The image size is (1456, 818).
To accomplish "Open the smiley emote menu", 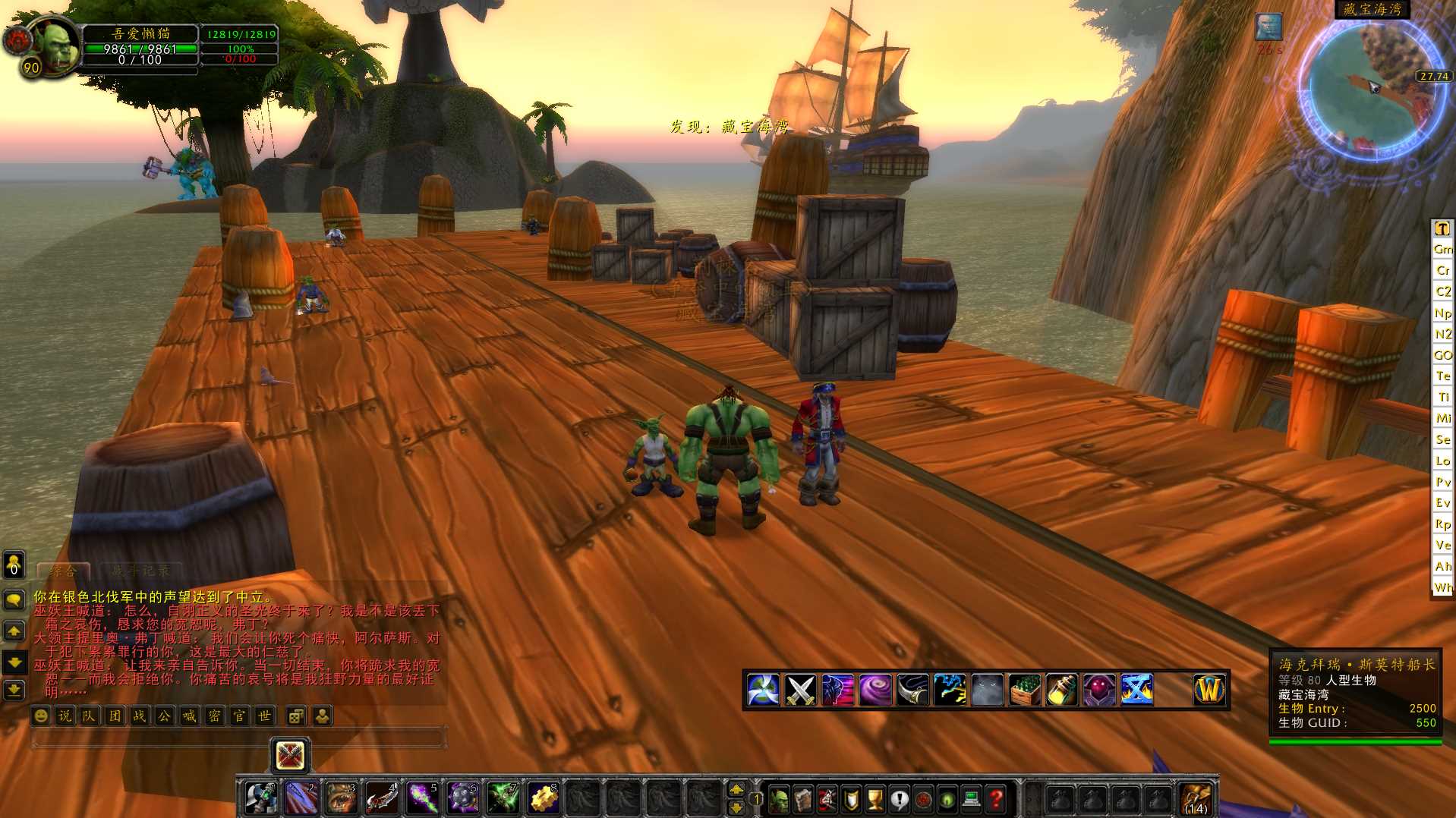I will 41,716.
